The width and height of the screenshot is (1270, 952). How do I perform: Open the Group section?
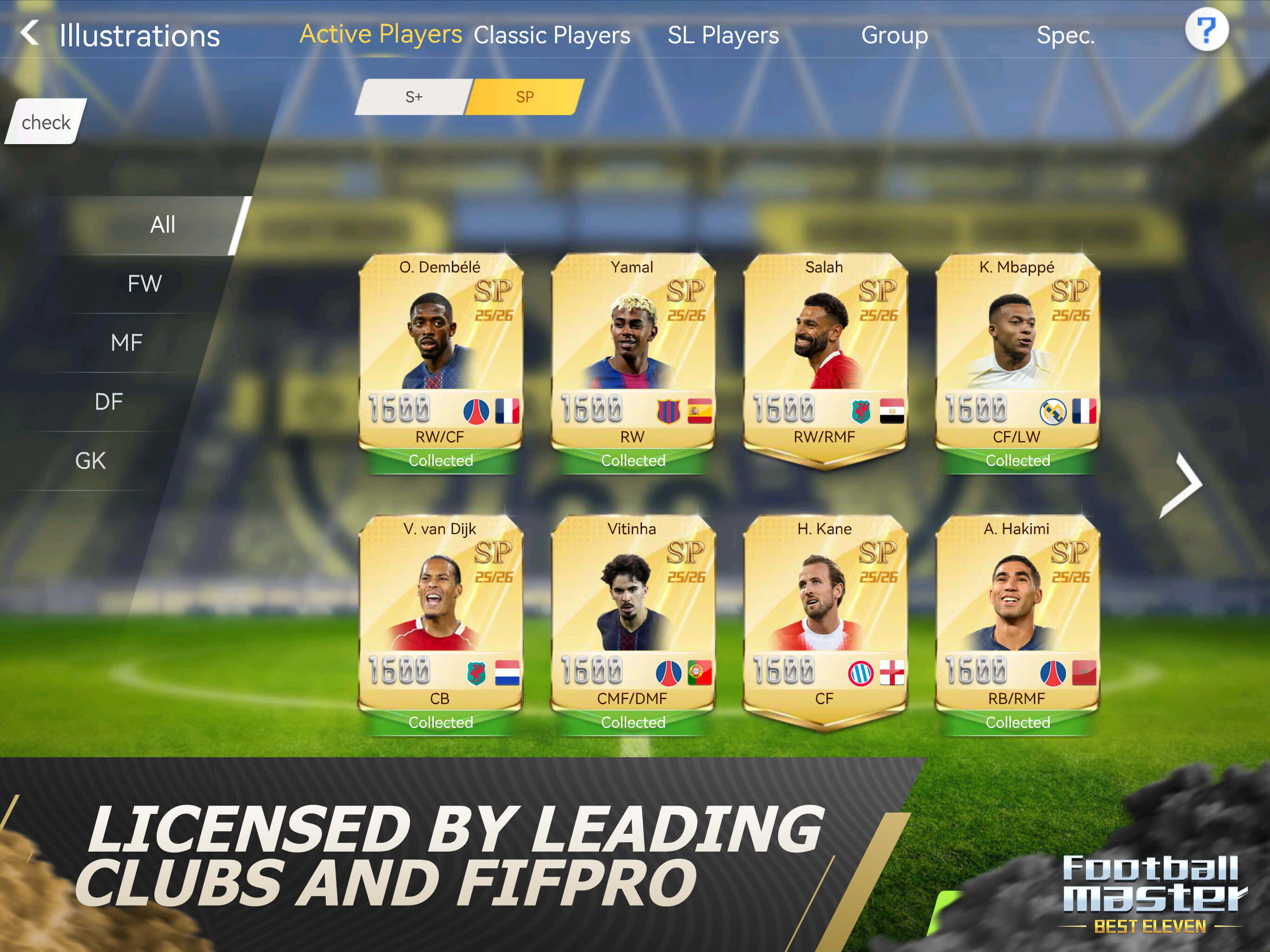click(894, 35)
